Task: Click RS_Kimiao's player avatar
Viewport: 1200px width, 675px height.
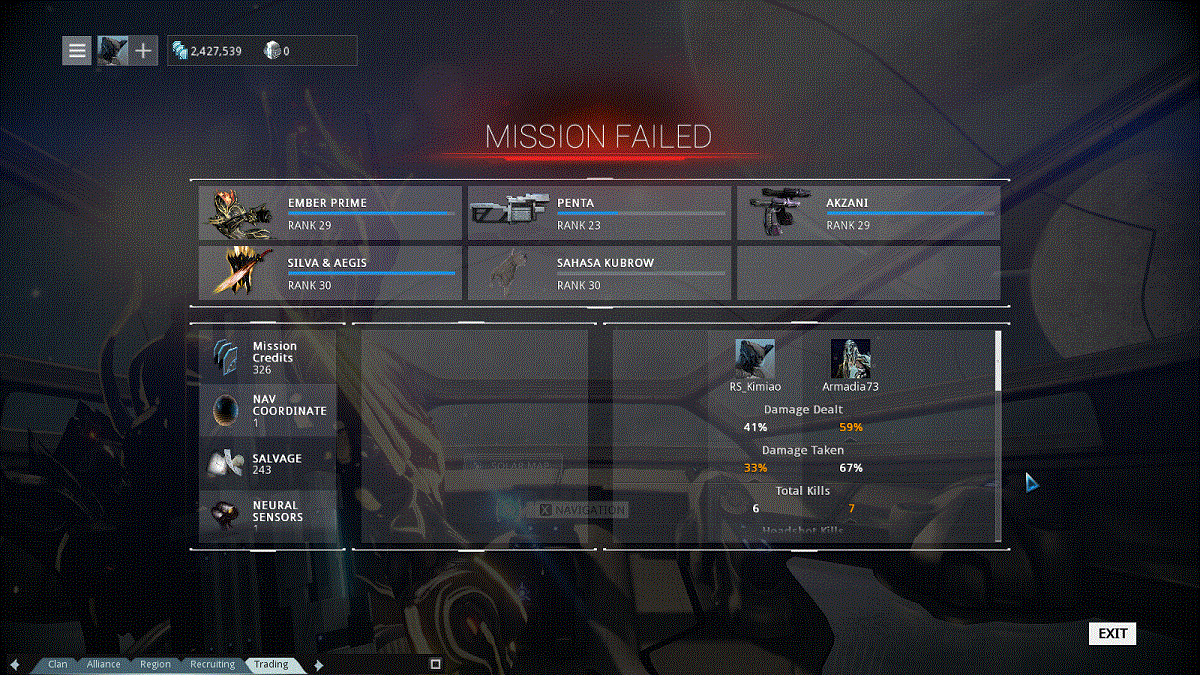Action: 755,359
